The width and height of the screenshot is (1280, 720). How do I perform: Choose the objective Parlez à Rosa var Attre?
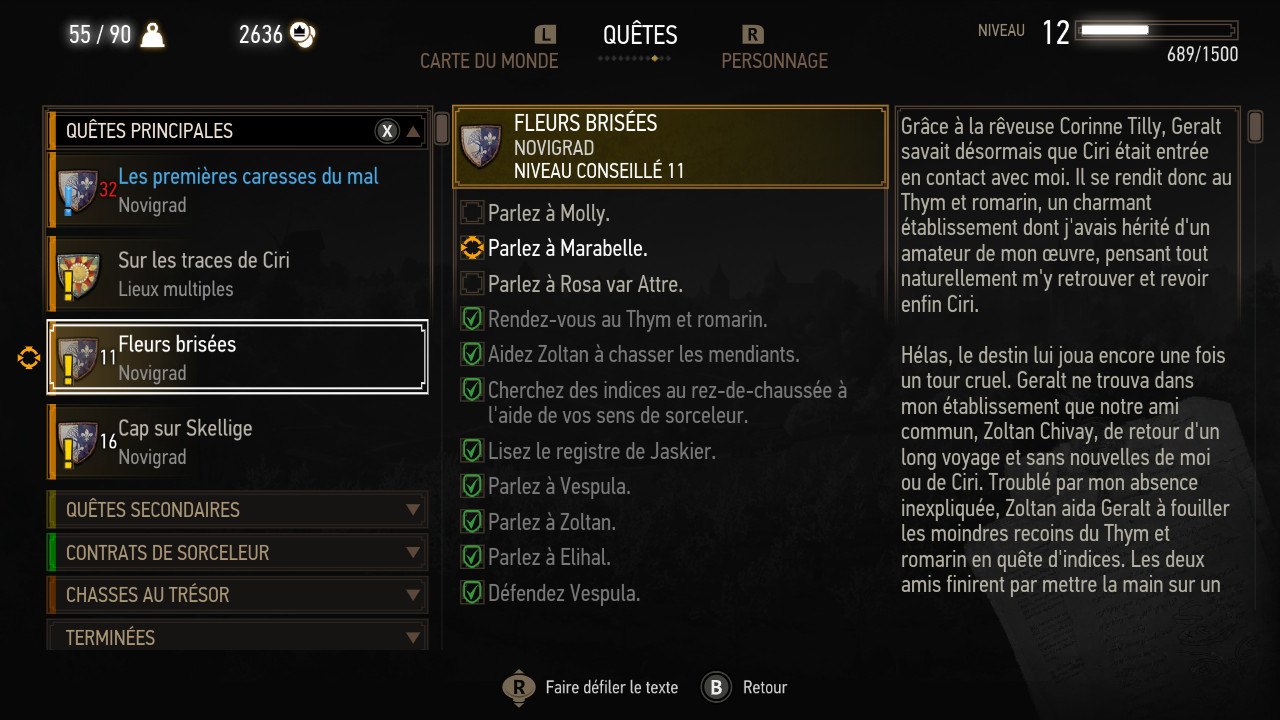pos(585,284)
